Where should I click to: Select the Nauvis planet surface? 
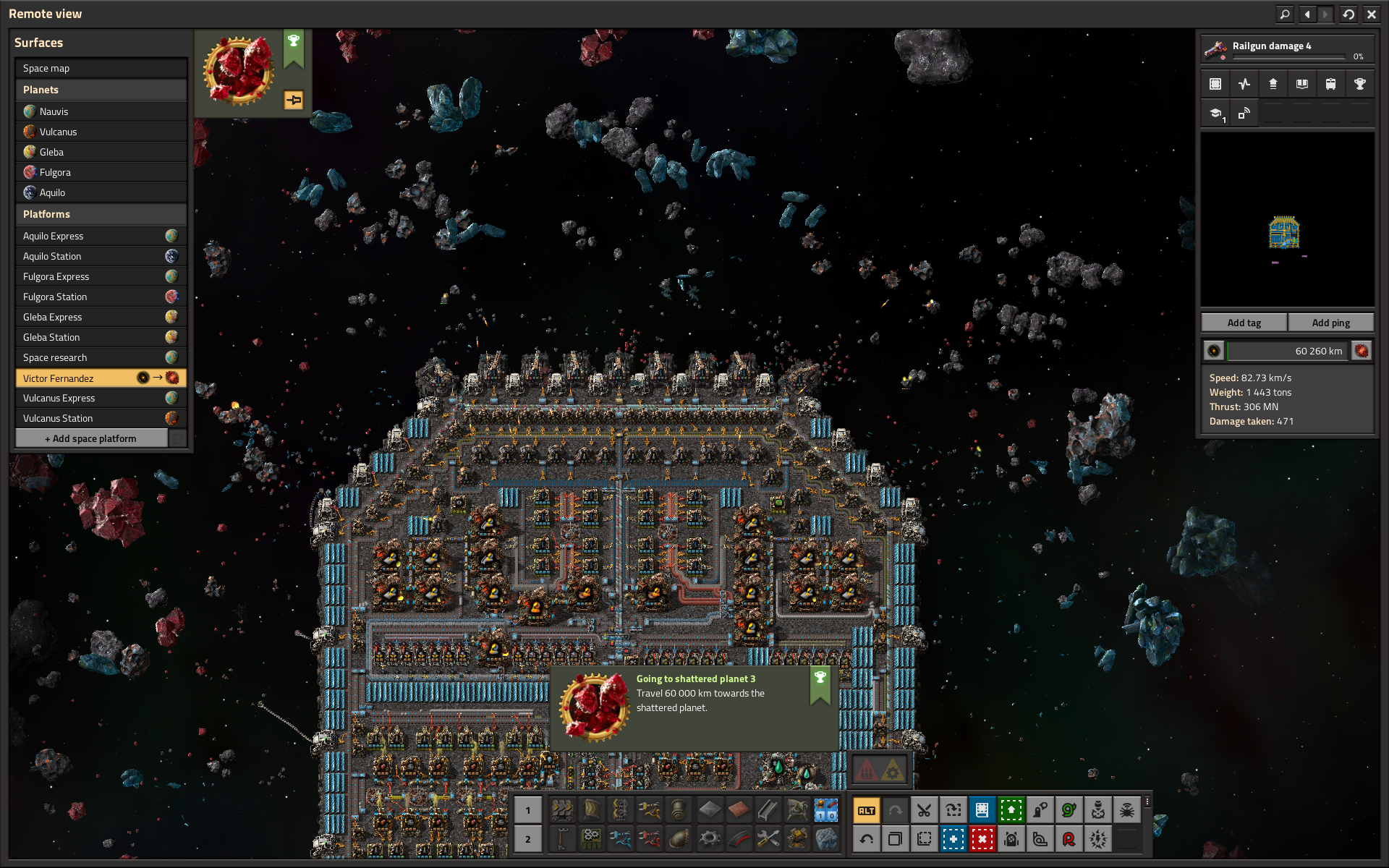click(x=101, y=111)
